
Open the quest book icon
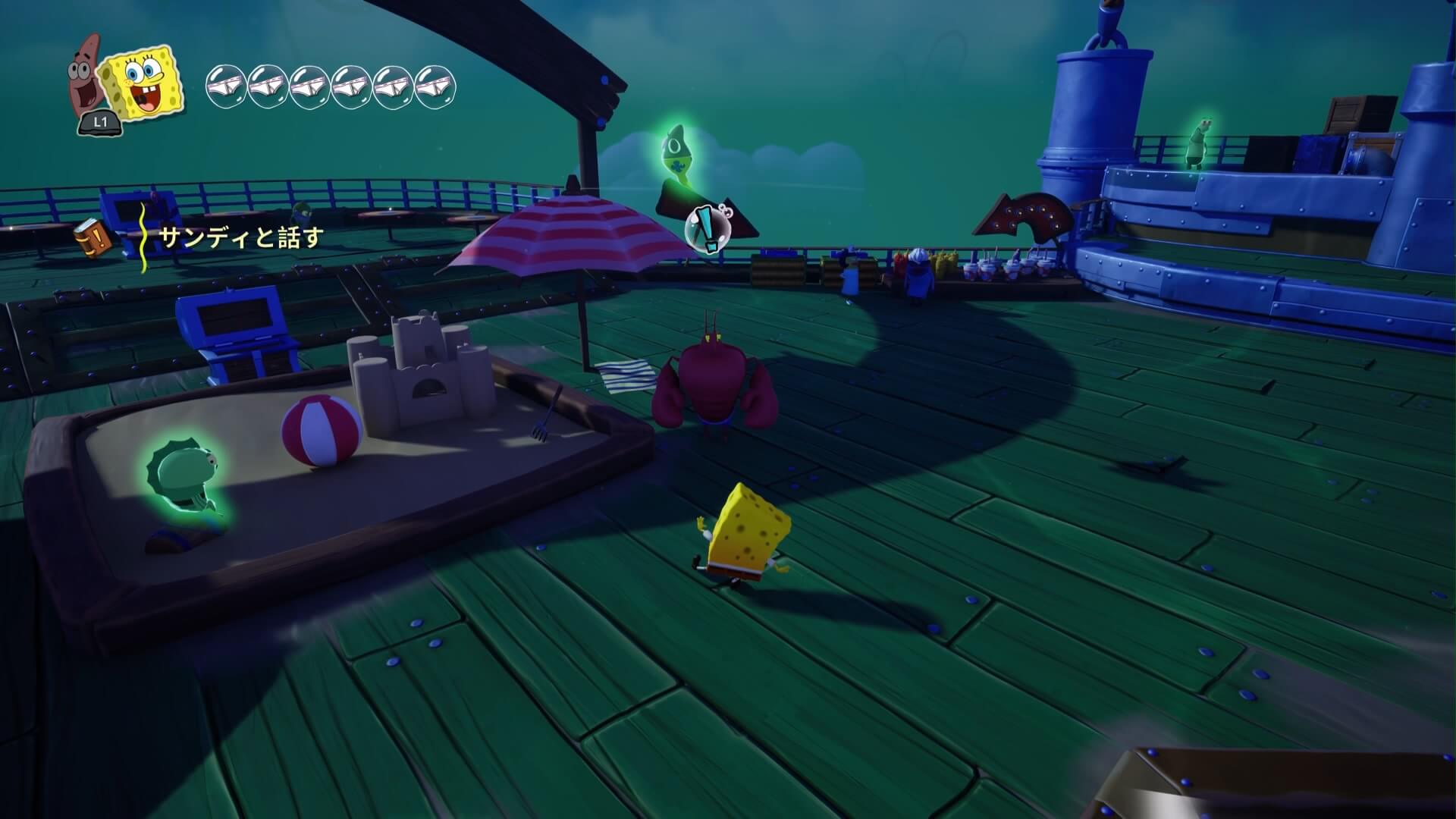coord(93,237)
